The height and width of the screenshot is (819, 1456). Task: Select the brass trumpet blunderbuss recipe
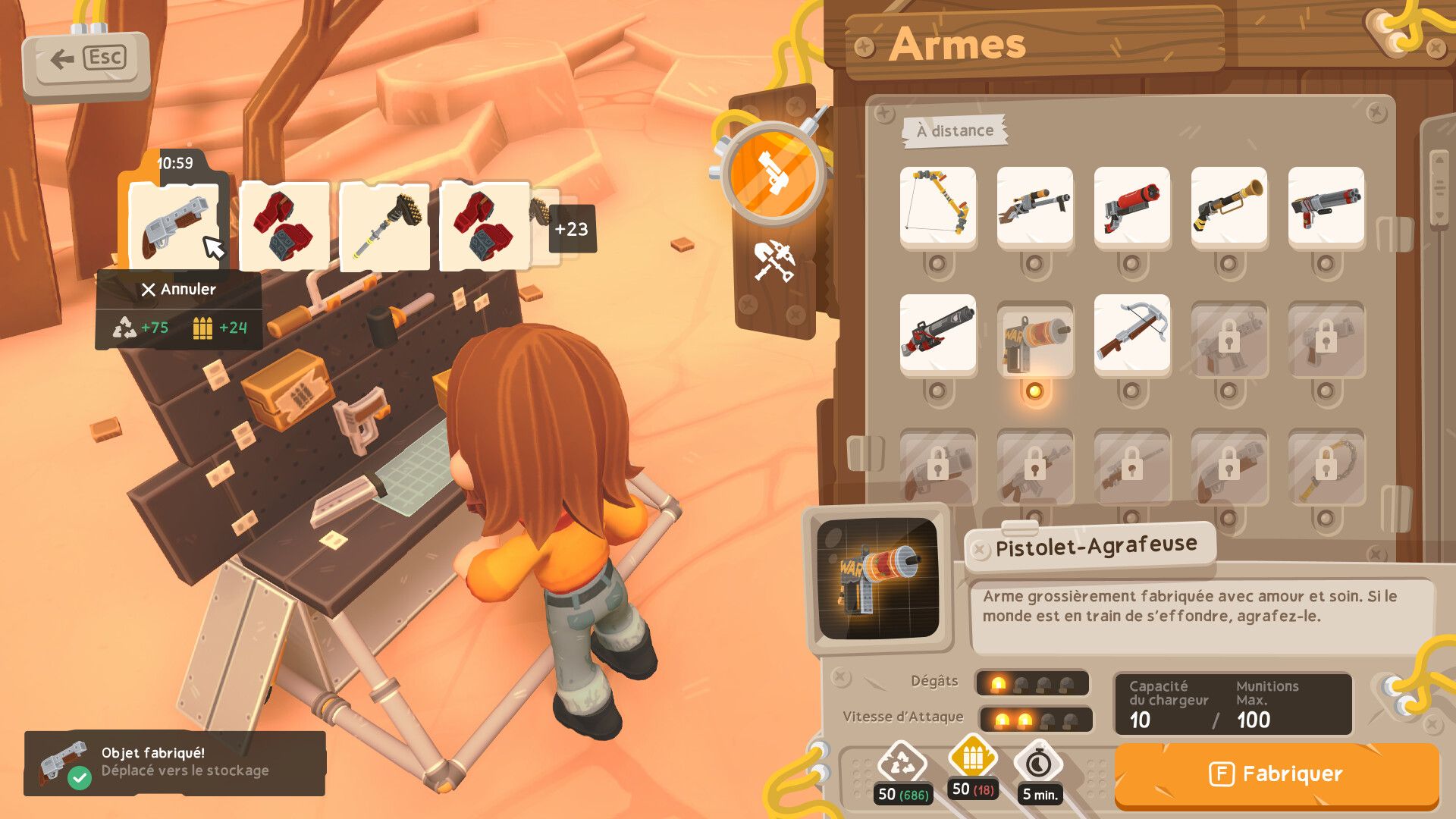coord(1228,206)
